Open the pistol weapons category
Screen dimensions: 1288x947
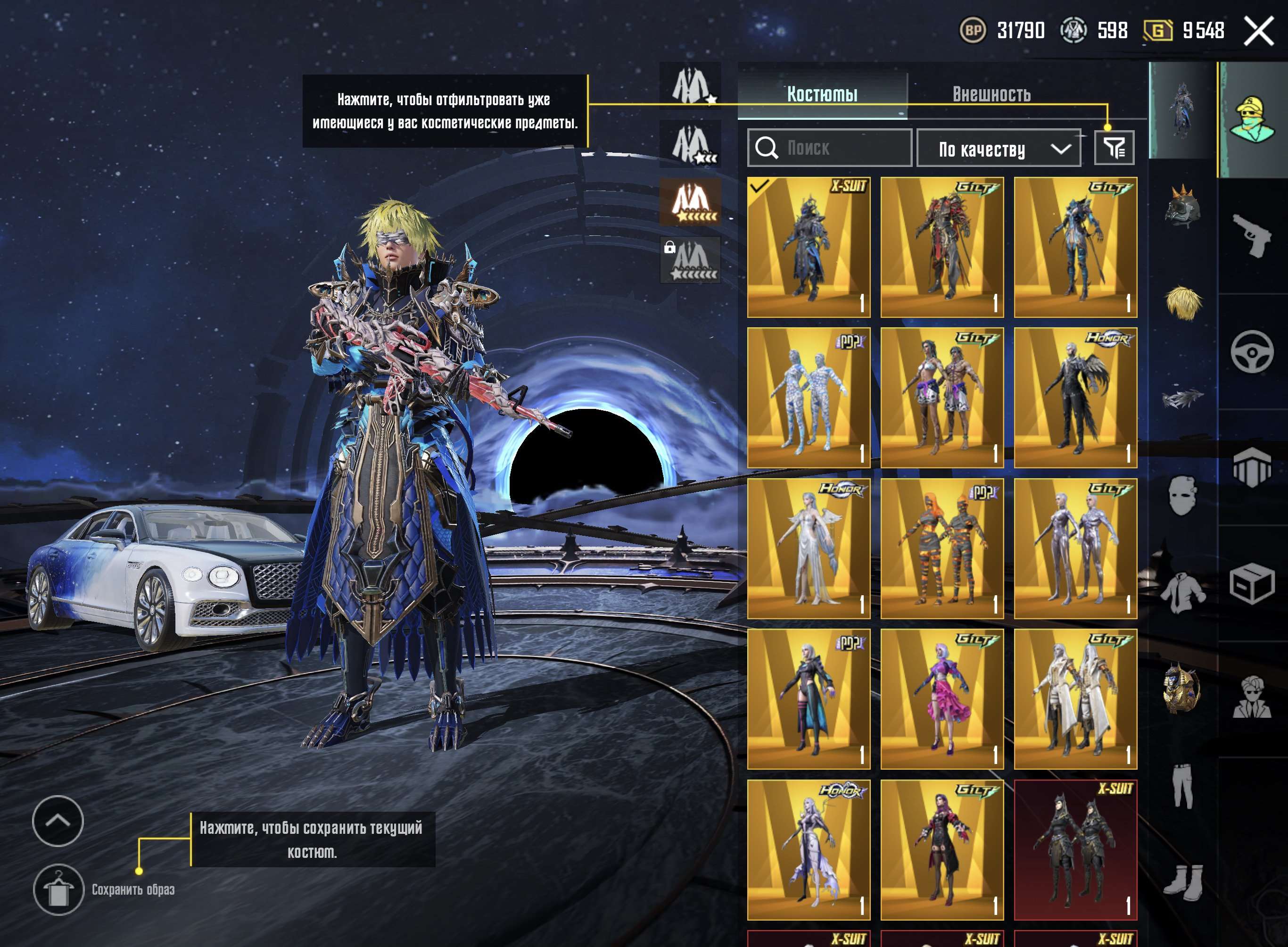click(1253, 235)
